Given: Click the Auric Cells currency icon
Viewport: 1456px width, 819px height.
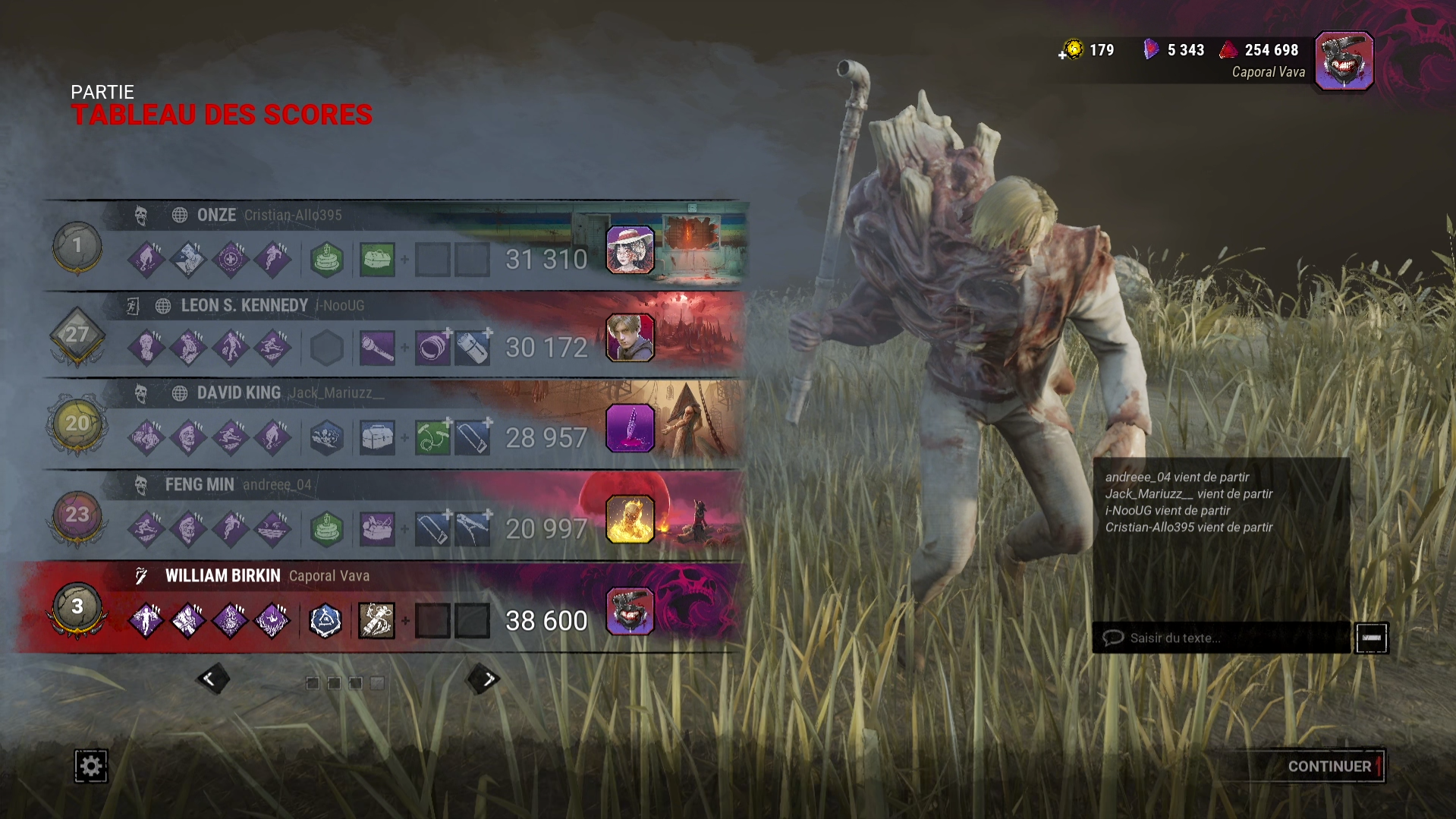Looking at the screenshot, I should click(1072, 50).
